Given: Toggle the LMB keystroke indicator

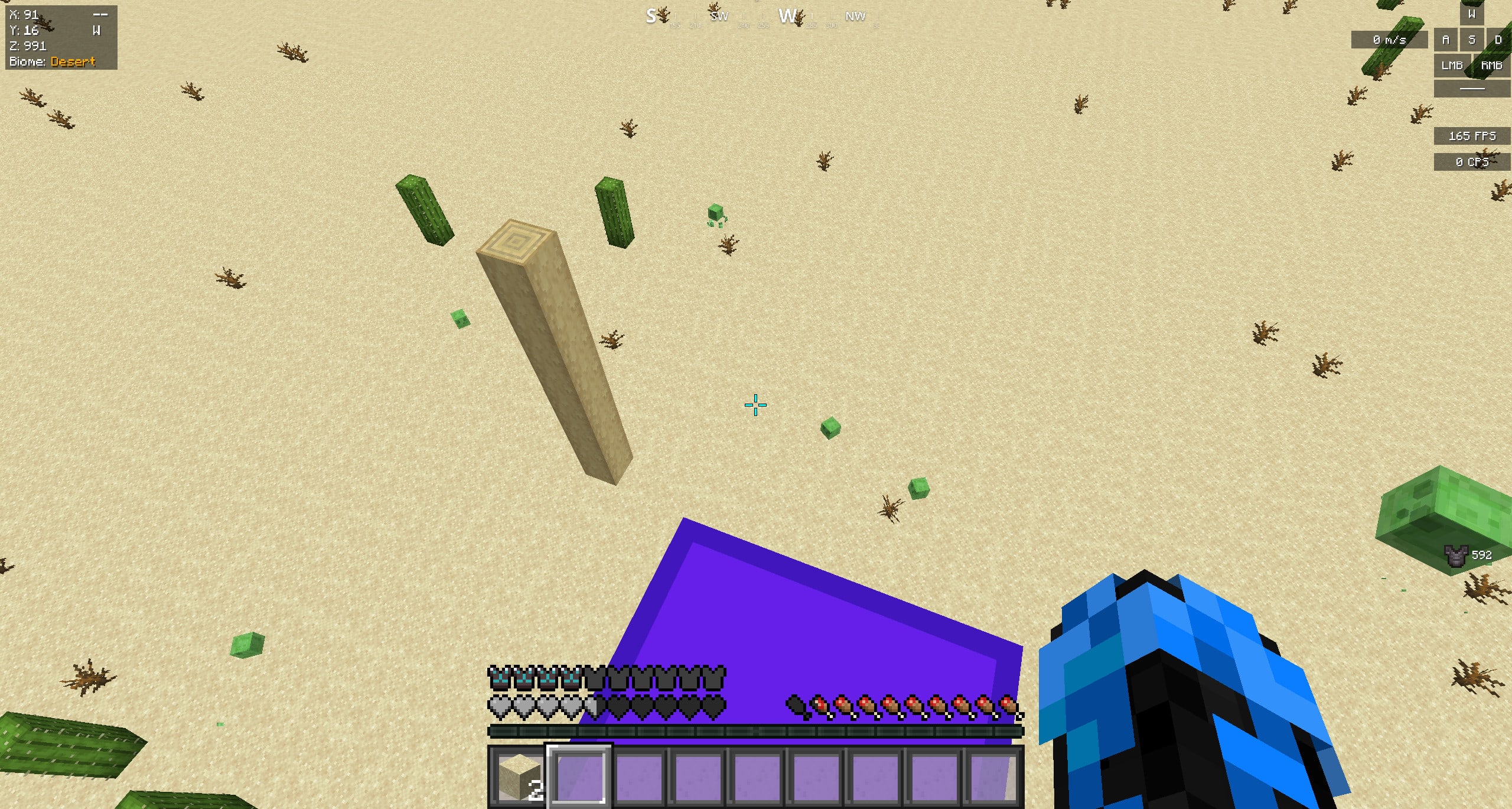Looking at the screenshot, I should coord(1452,65).
